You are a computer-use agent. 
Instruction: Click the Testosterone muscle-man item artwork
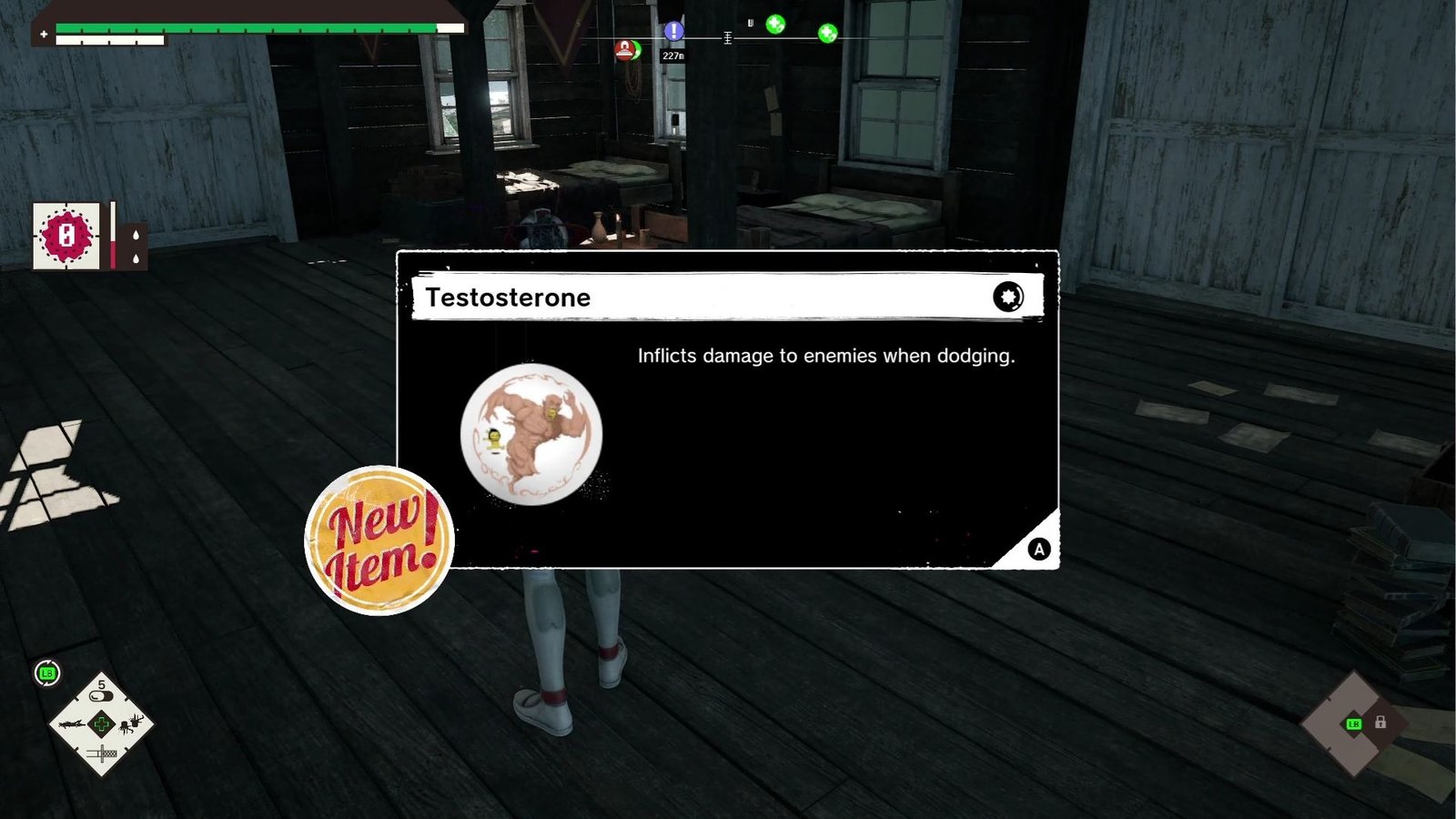coord(532,435)
